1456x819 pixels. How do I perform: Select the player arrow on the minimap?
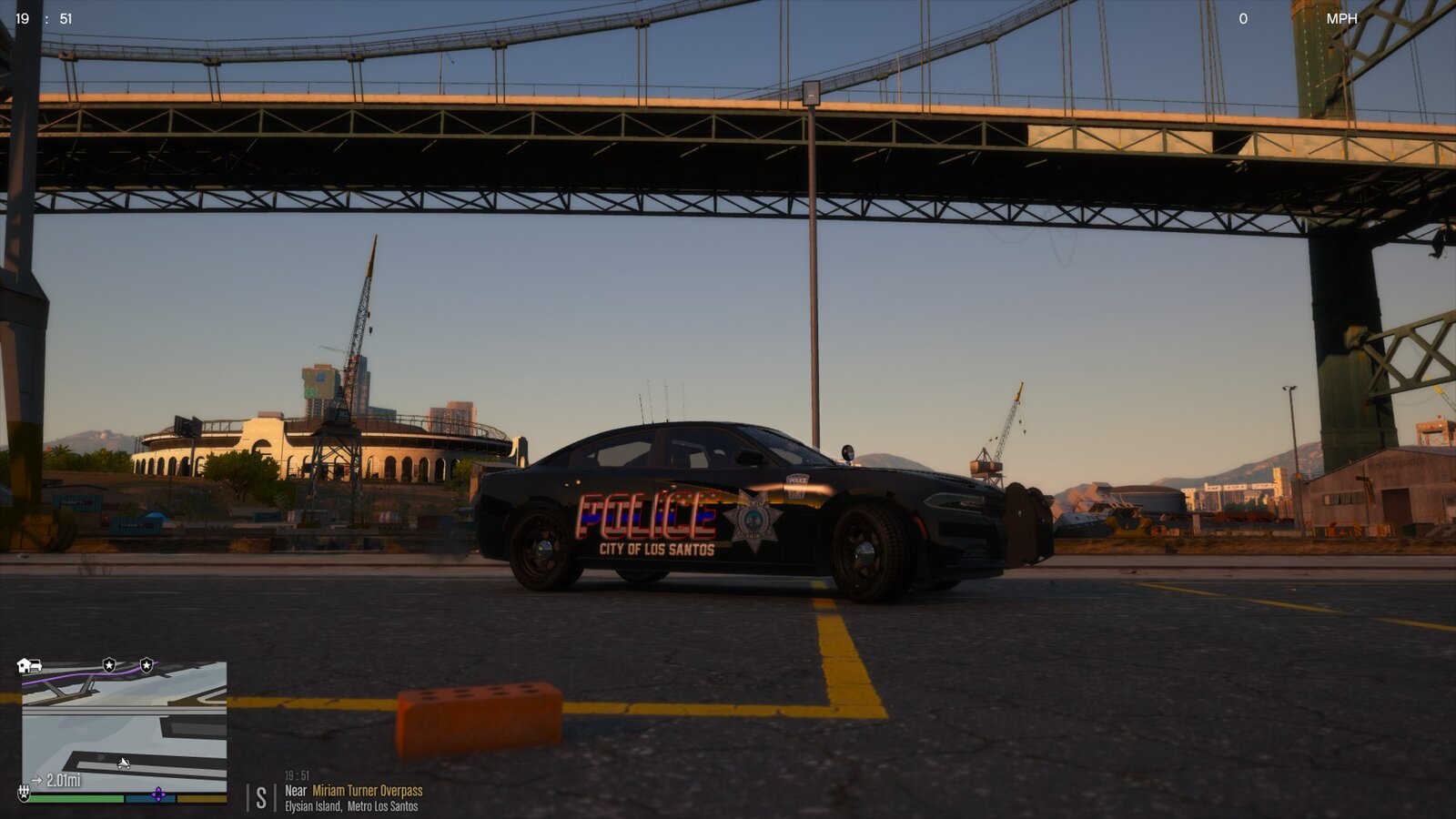click(x=124, y=763)
